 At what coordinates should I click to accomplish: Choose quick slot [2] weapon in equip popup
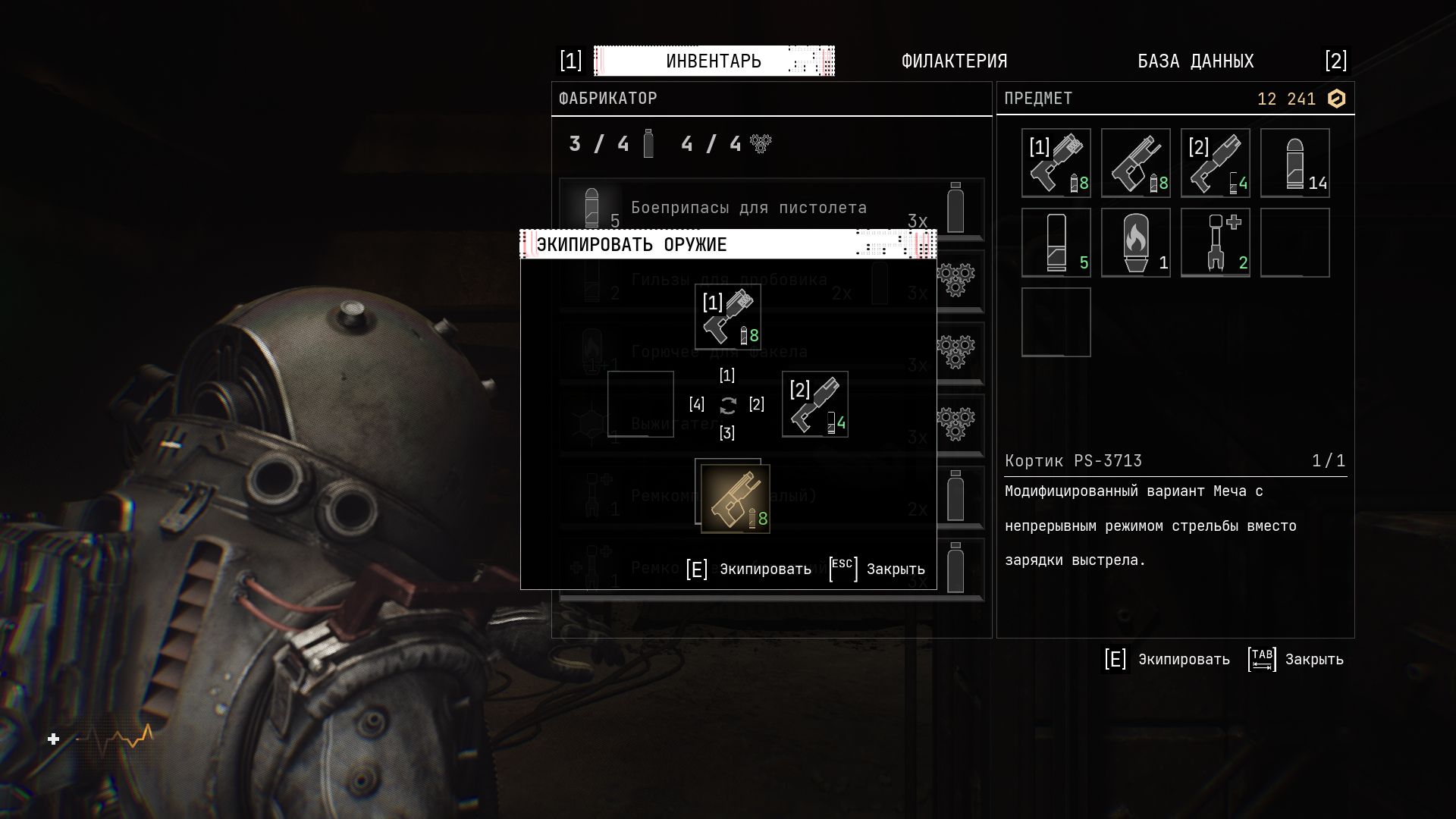[814, 404]
